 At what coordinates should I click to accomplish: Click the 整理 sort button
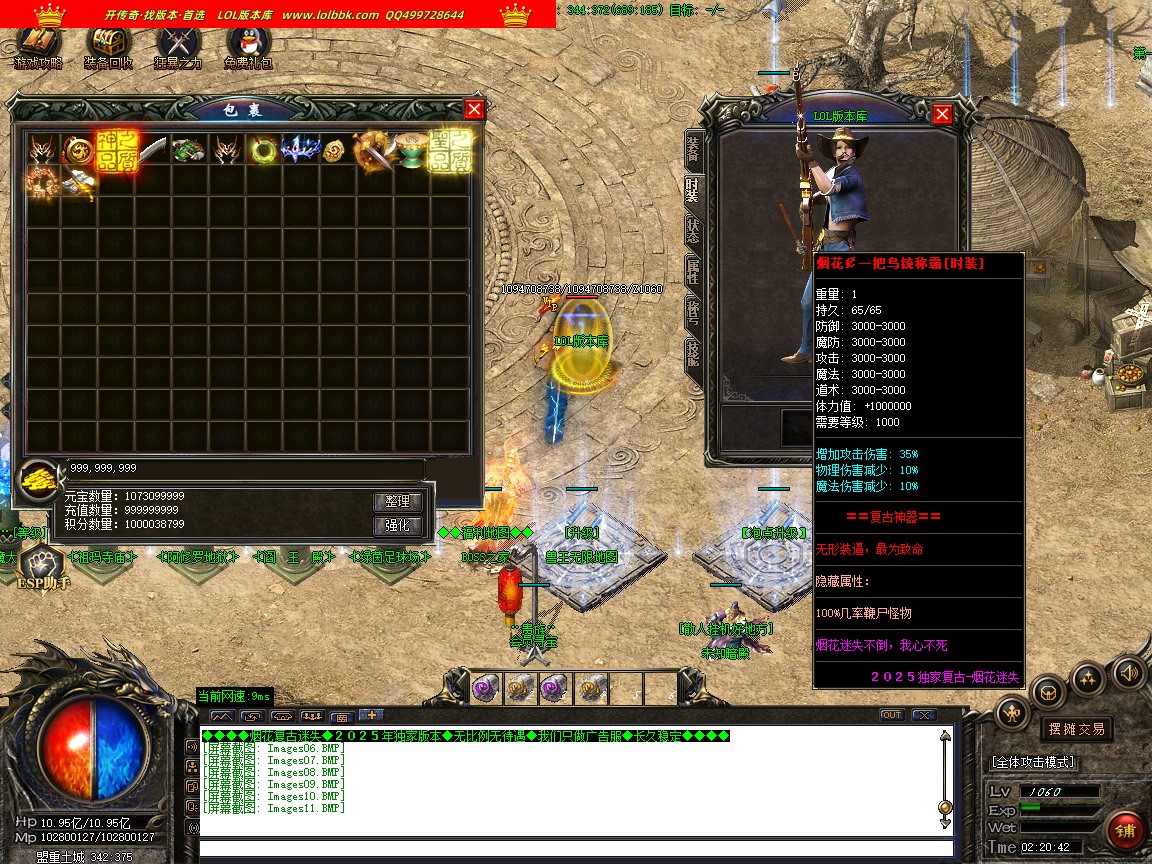[398, 502]
